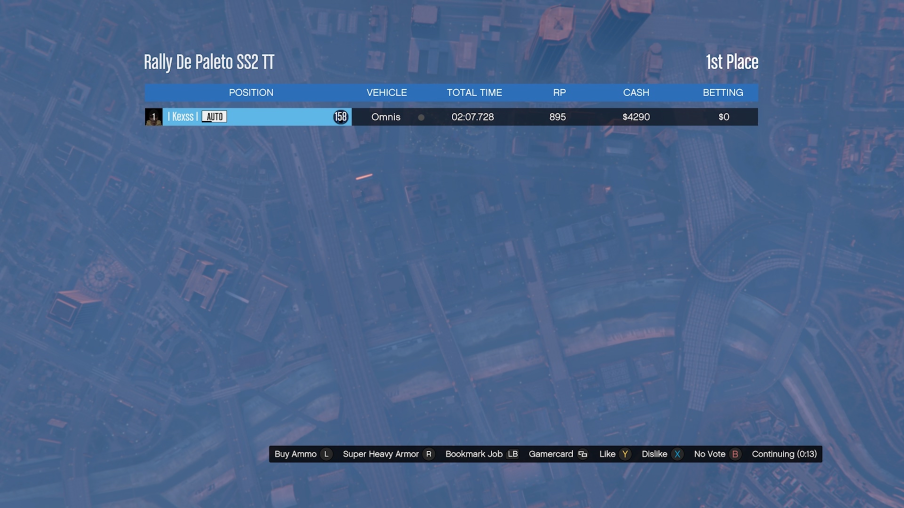Click the player avatar thumbnail beside Kexss

tap(153, 117)
